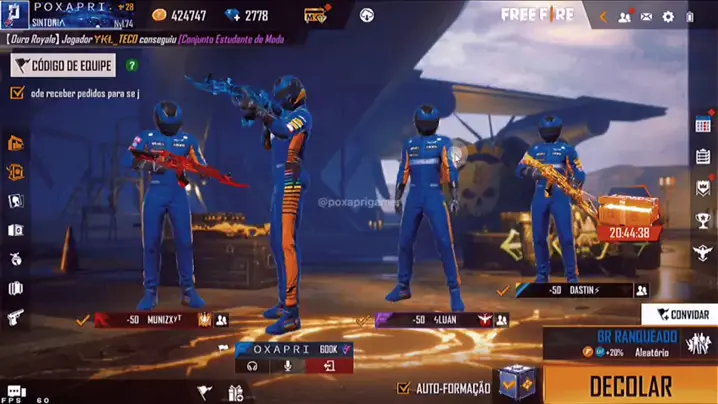Toggle the Auto-Formação checkbox

click(404, 388)
